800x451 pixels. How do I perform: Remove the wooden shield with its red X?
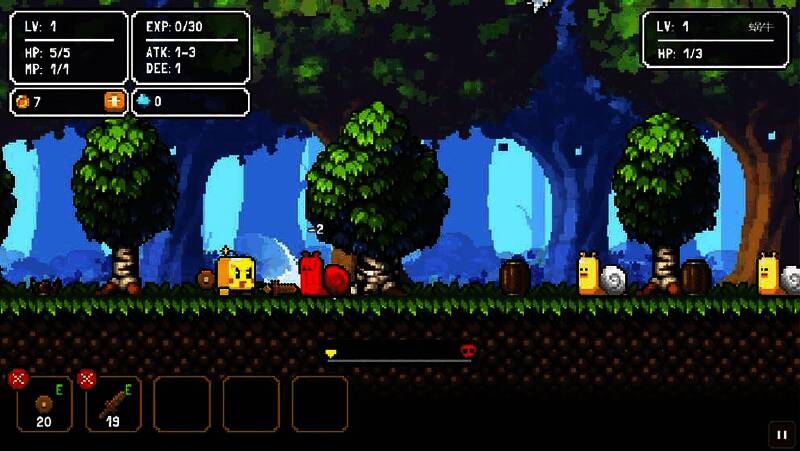point(17,378)
